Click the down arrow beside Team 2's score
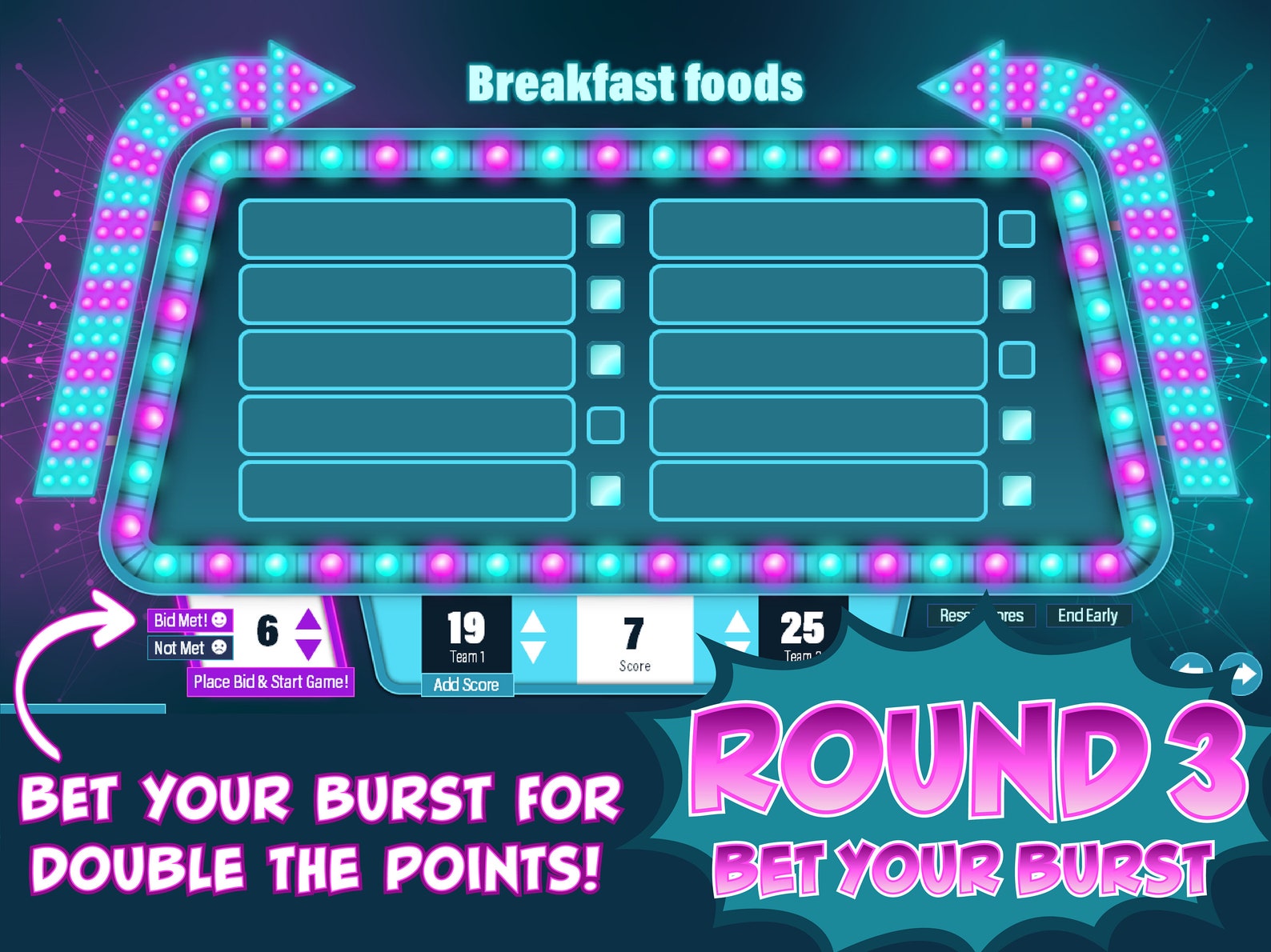Image resolution: width=1271 pixels, height=952 pixels. pos(736,645)
